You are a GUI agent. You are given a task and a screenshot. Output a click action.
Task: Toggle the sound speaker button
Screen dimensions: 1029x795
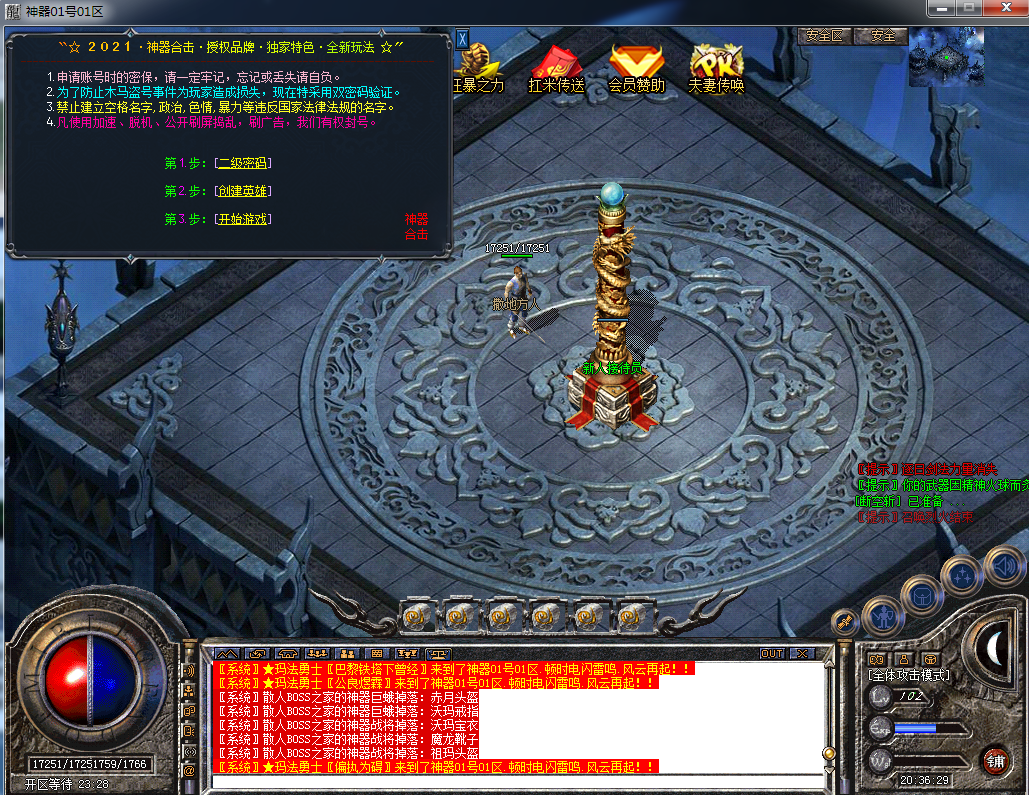point(1003,567)
